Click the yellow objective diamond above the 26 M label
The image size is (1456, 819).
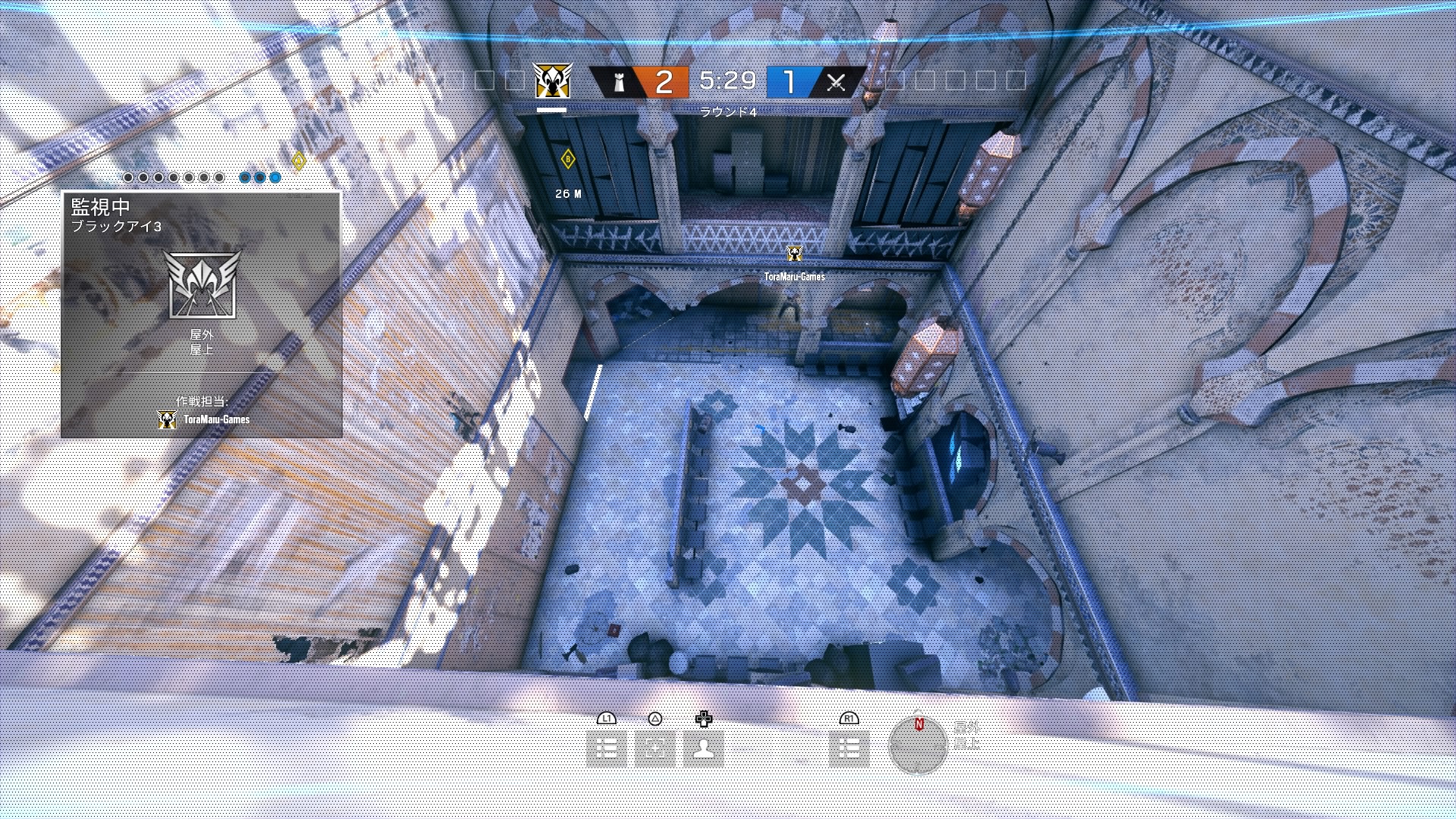pyautogui.click(x=567, y=159)
